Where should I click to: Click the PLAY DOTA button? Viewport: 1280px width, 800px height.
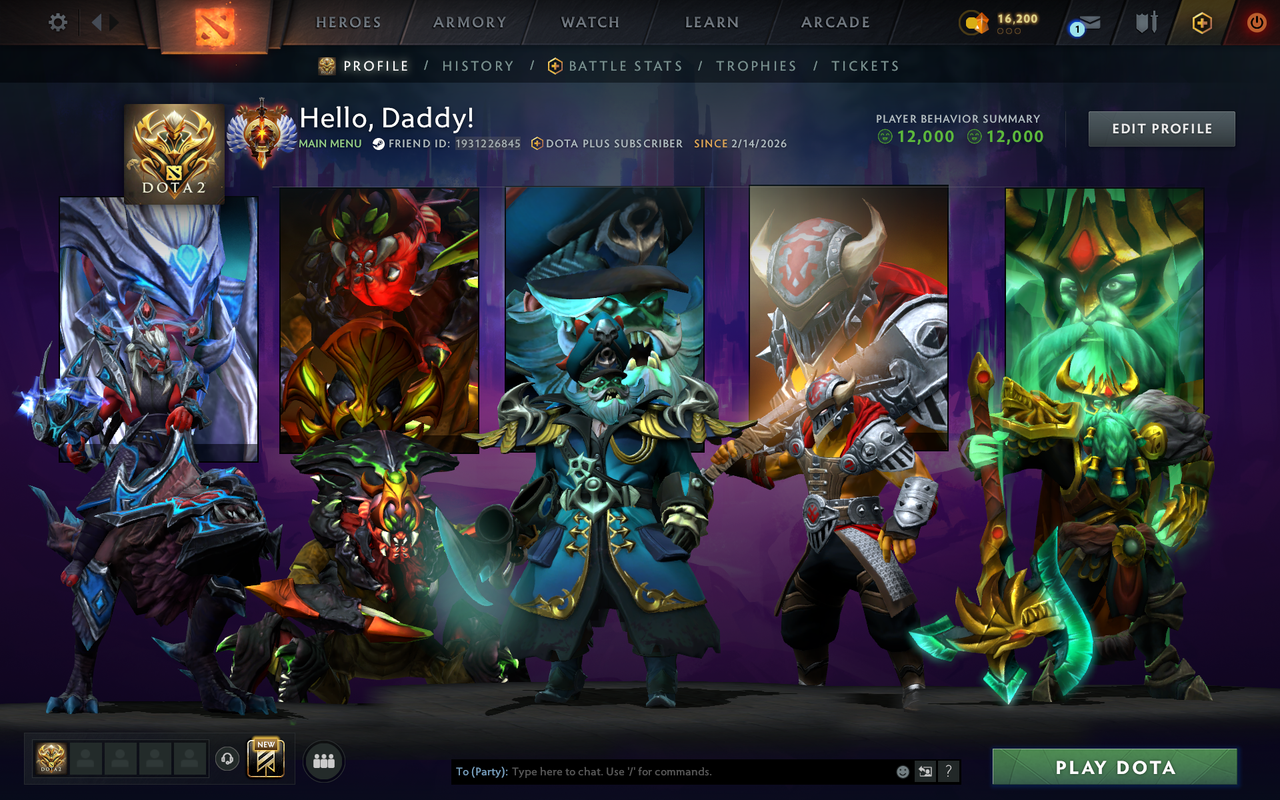click(1113, 767)
